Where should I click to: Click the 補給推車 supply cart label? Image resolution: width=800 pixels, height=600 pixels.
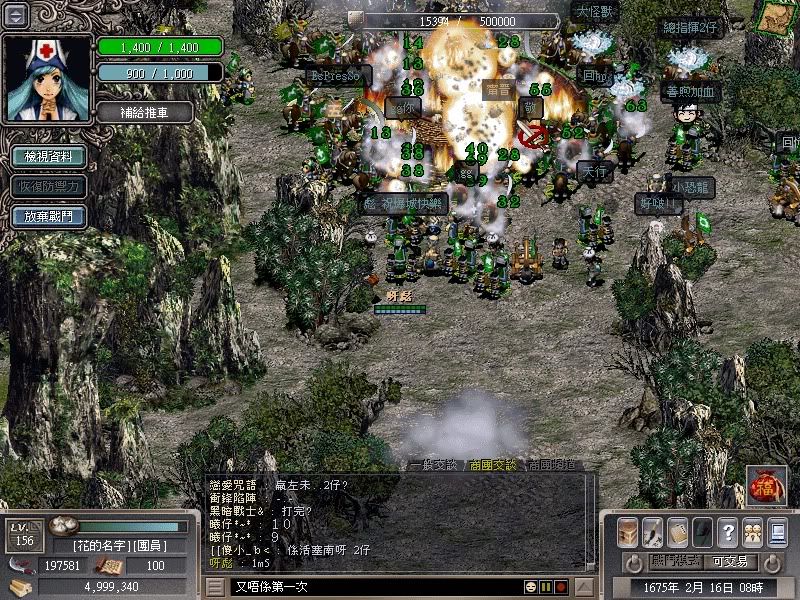tap(146, 112)
